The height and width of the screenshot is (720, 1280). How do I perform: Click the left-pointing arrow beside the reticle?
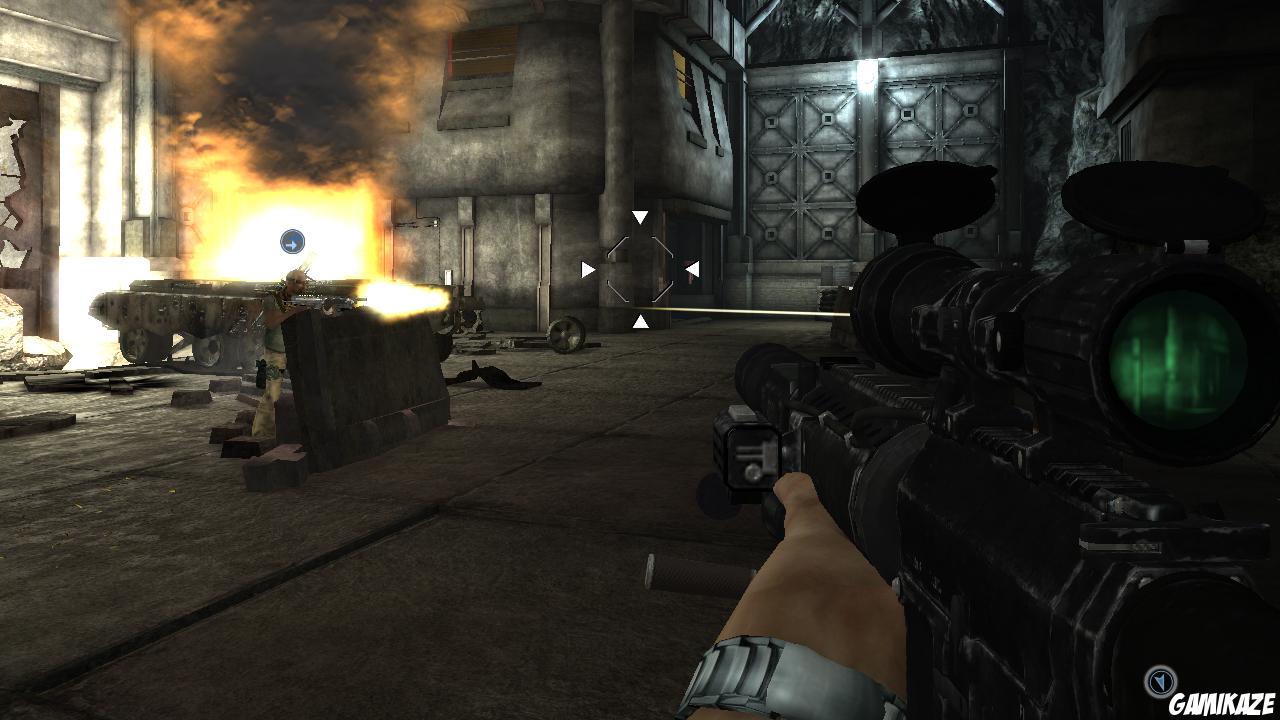tap(588, 267)
